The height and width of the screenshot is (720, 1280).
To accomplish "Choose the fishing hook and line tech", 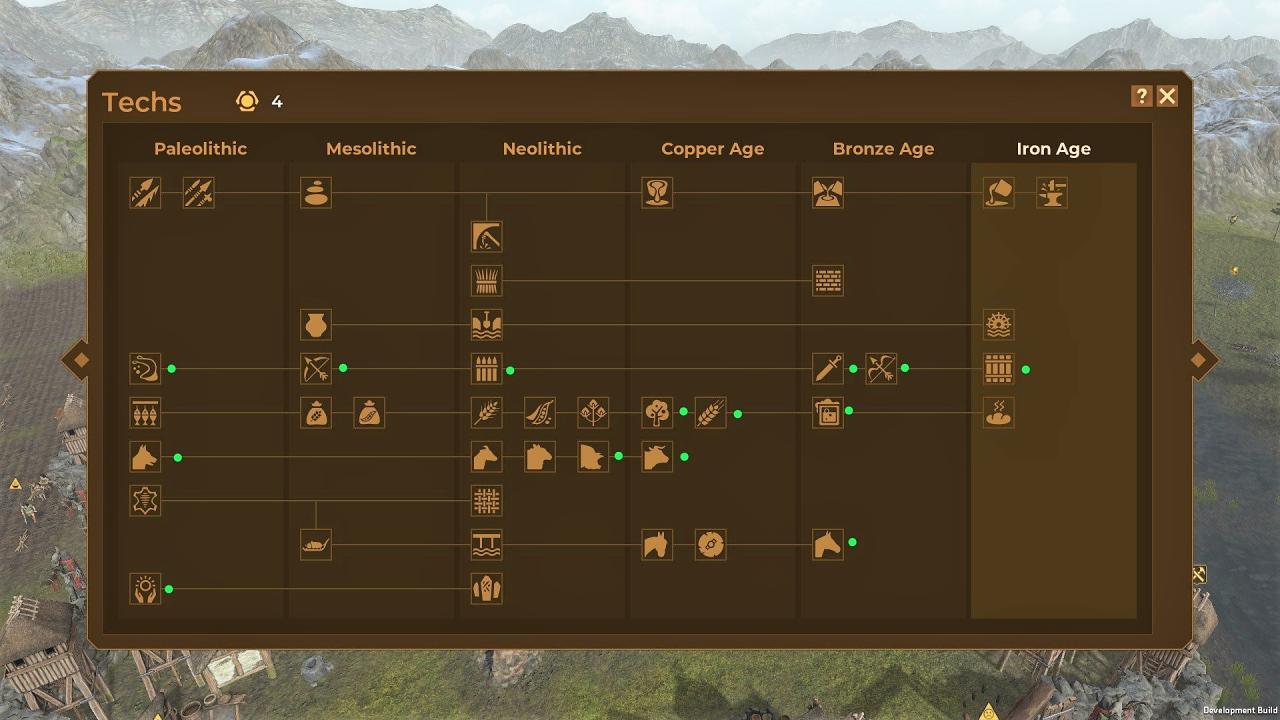I will 145,369.
